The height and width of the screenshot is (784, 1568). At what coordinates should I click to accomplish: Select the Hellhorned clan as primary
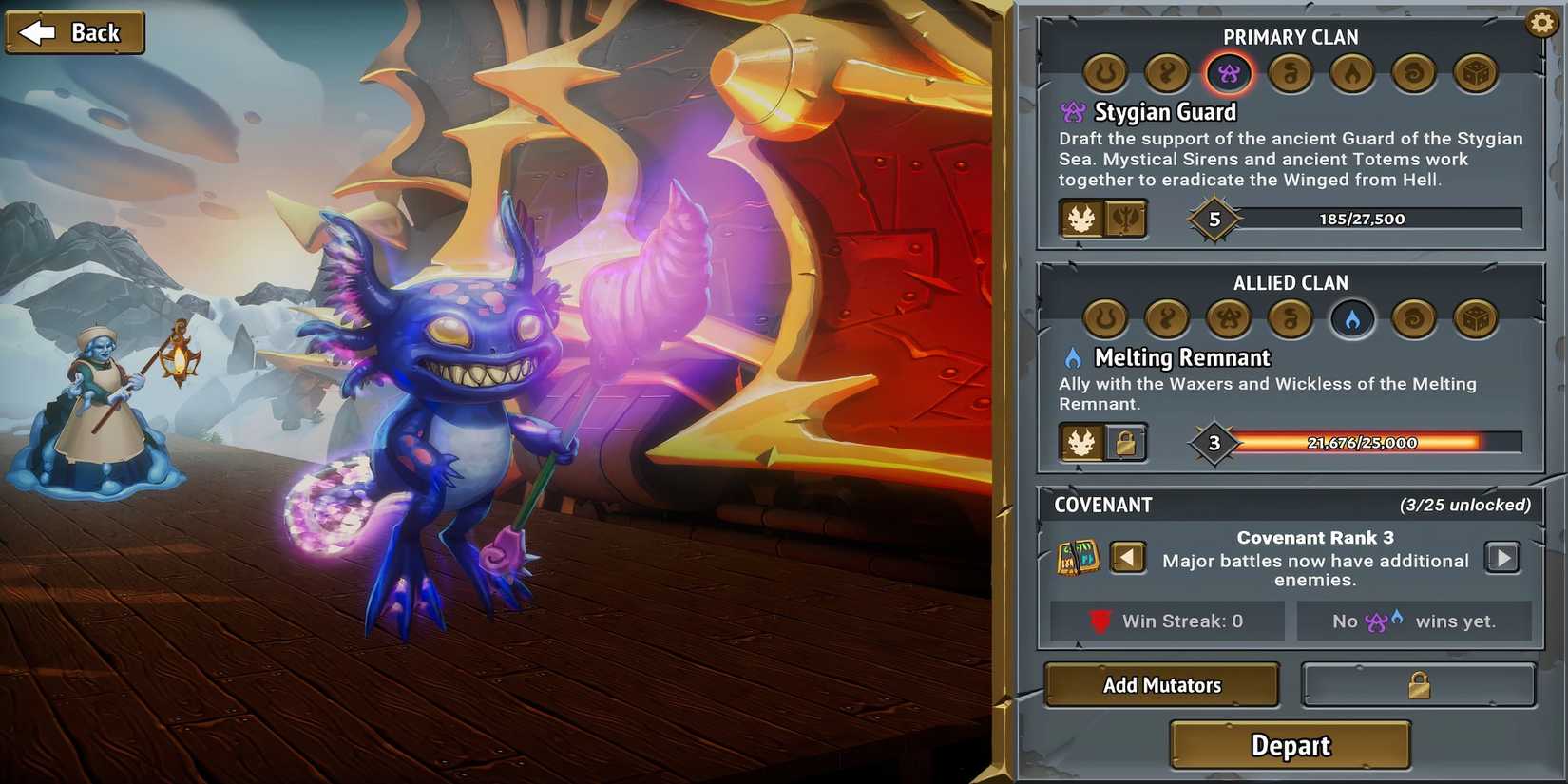[1105, 73]
